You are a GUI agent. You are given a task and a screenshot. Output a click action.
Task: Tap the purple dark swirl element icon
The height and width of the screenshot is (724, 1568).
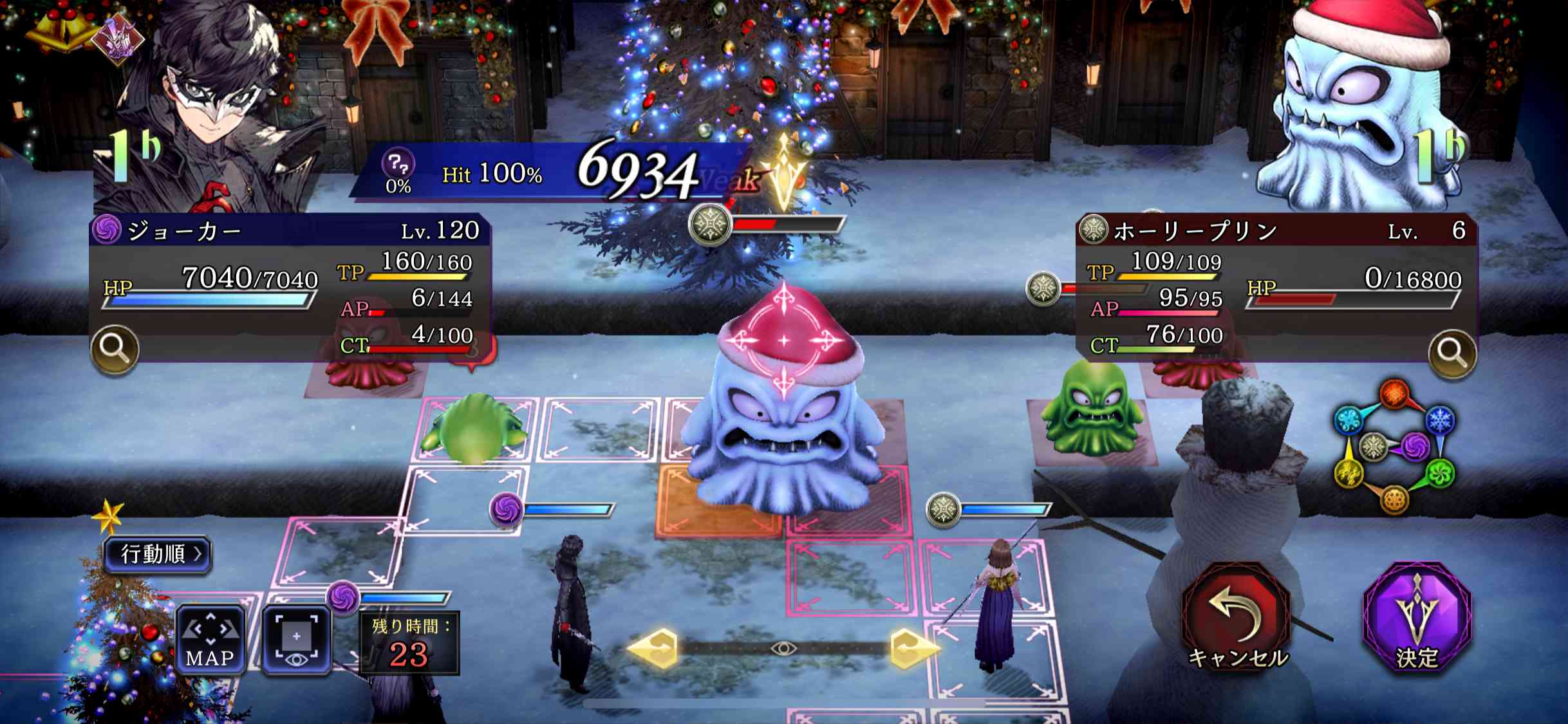[1415, 446]
